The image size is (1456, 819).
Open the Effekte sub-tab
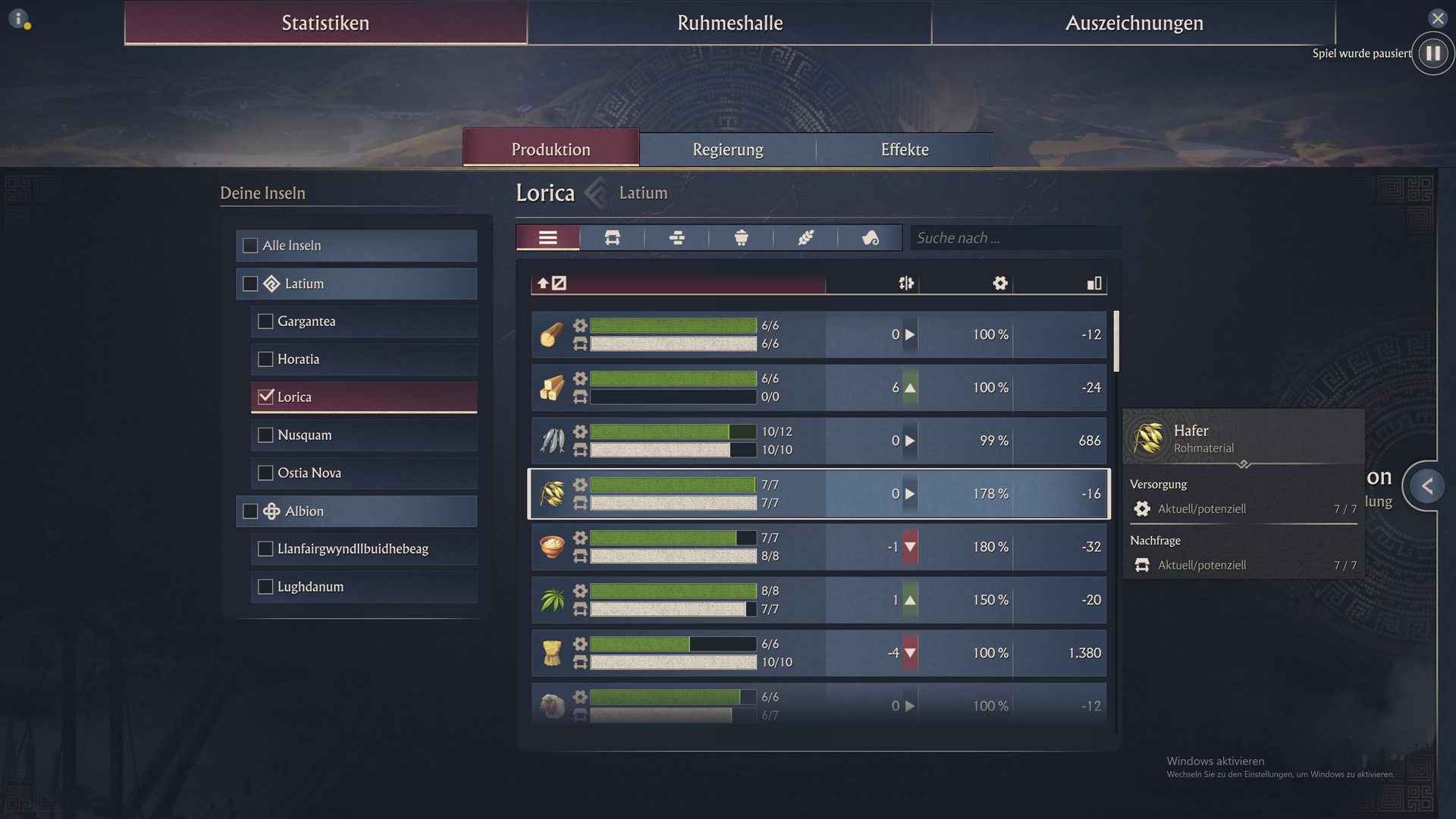tap(904, 149)
